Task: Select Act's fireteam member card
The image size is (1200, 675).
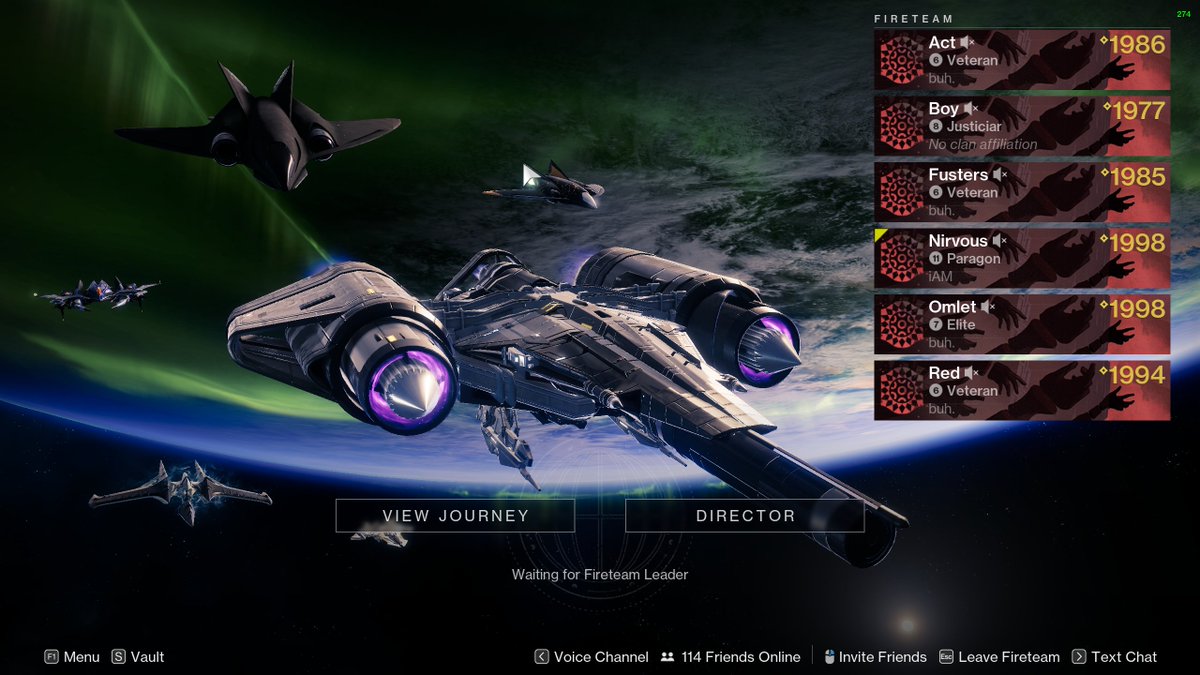Action: tap(1021, 60)
